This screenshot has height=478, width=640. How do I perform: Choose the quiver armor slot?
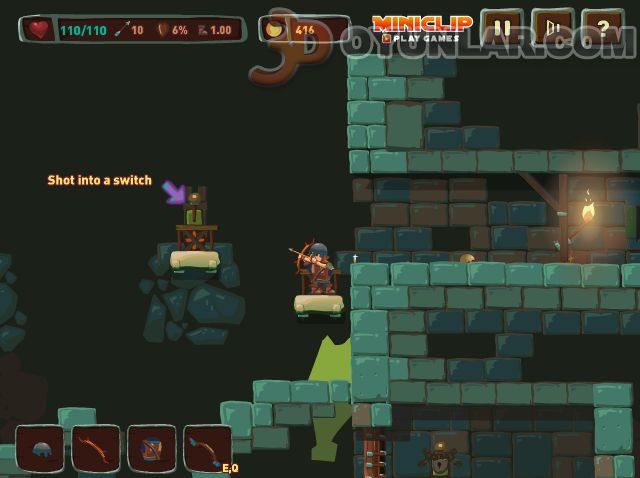[152, 449]
